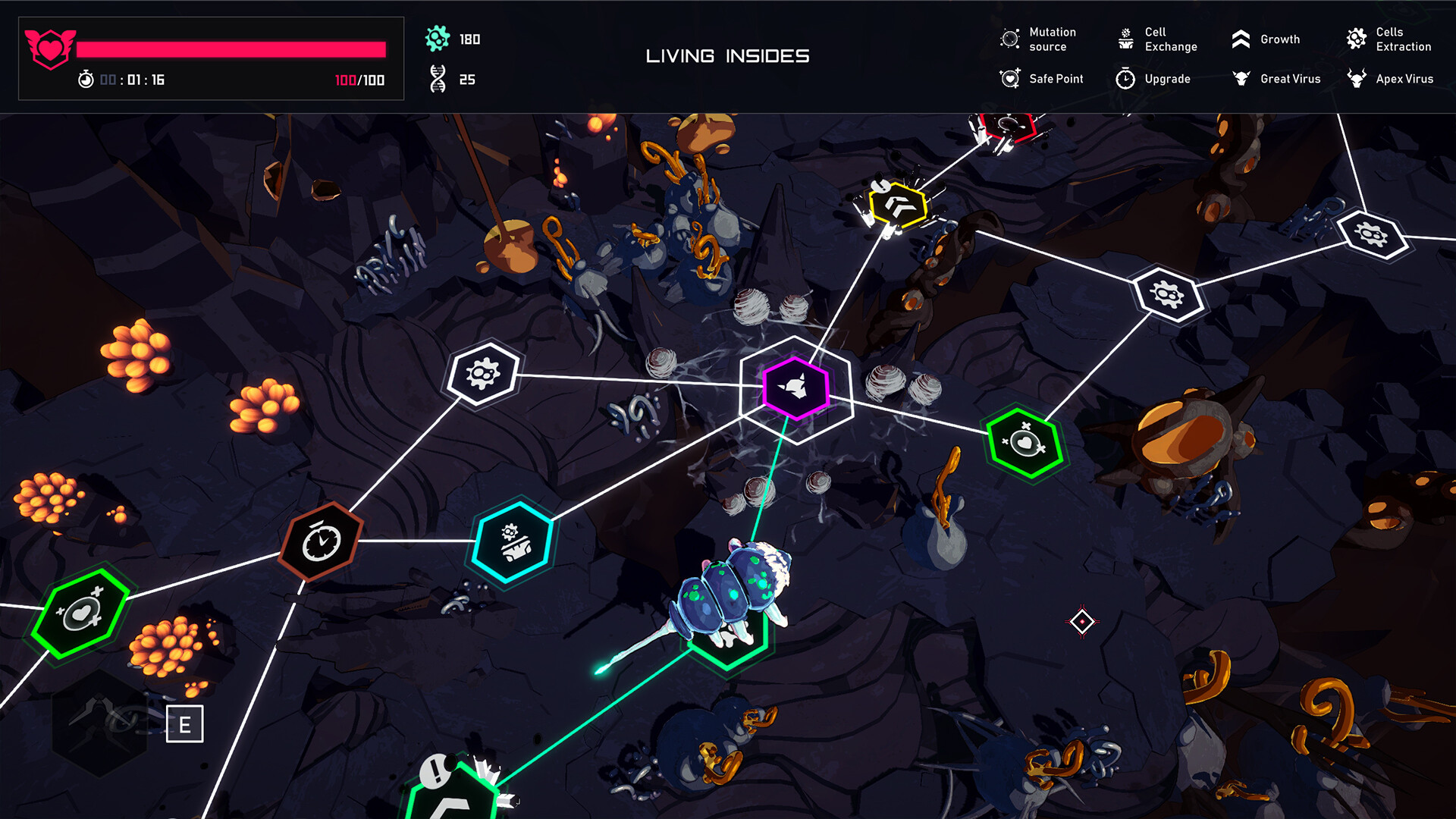Click the Great Virus legend icon
Viewport: 1456px width, 819px height.
pos(1241,78)
